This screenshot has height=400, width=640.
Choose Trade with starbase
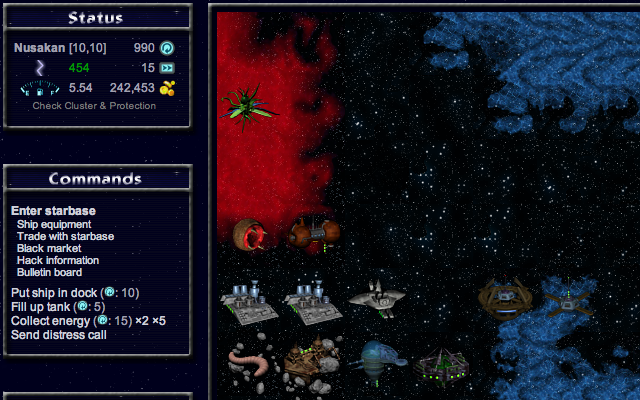tap(65, 236)
